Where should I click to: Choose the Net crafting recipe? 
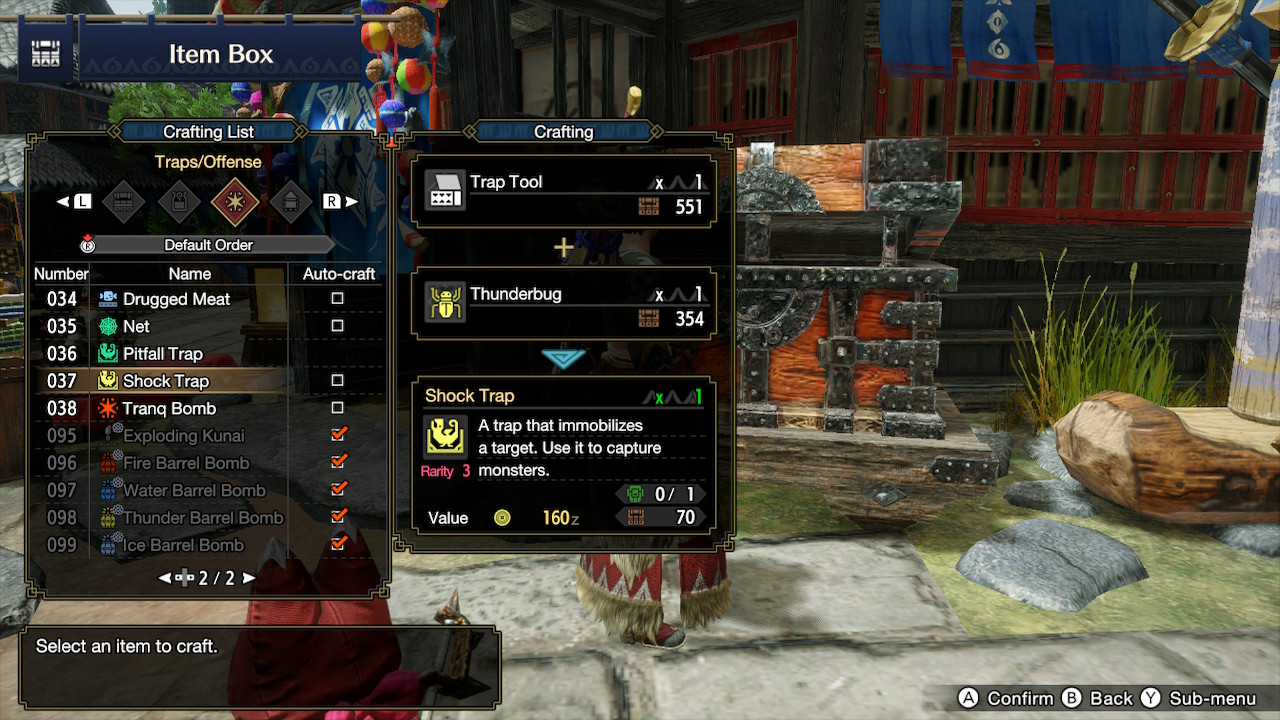point(136,326)
